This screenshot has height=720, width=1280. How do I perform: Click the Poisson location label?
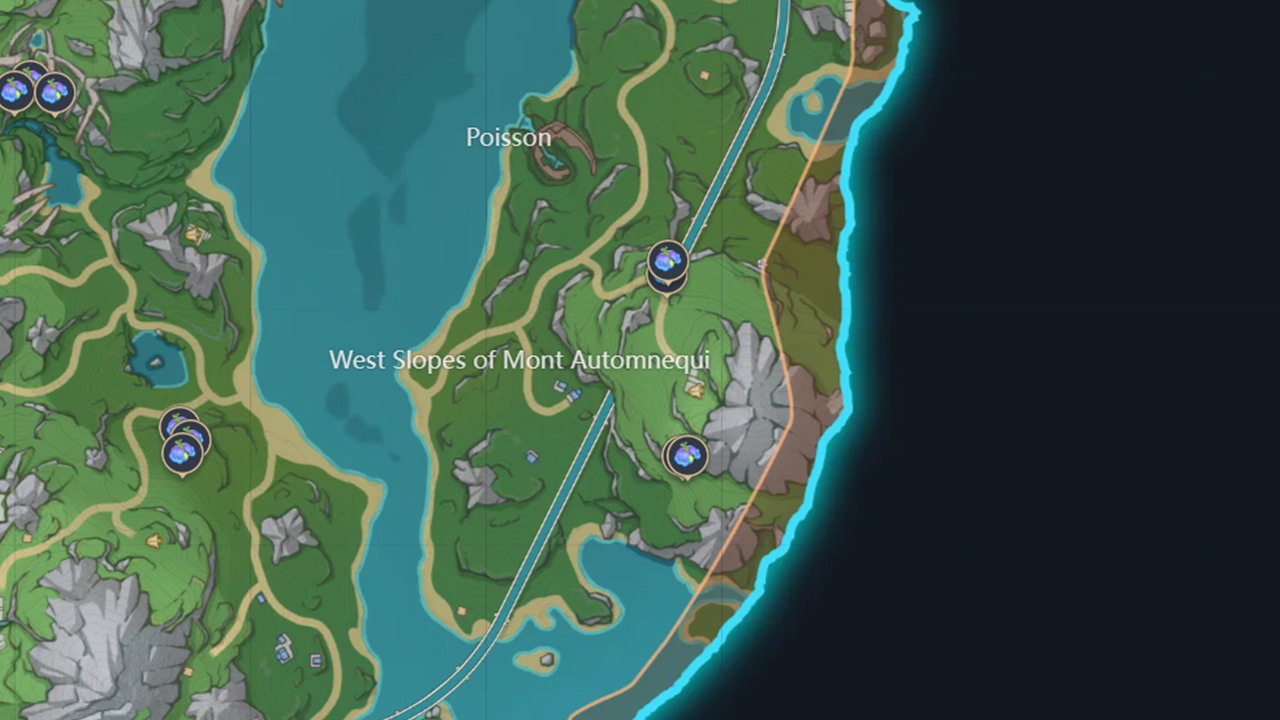(x=509, y=138)
